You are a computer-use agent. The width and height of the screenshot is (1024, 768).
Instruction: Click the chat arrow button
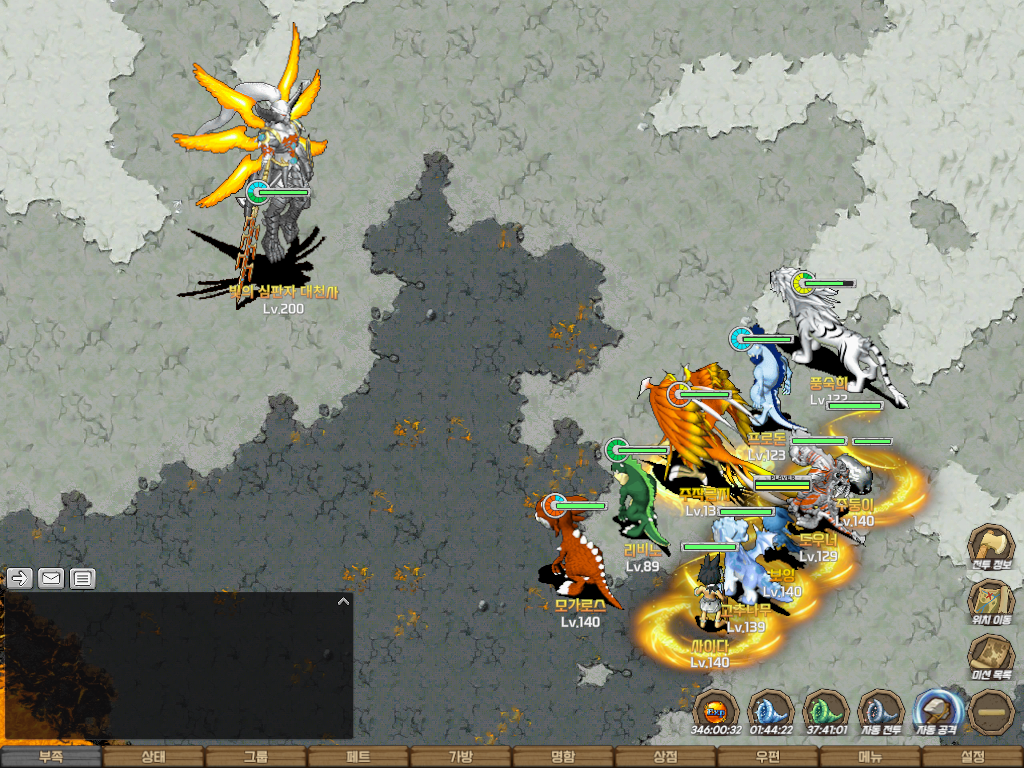[19, 577]
